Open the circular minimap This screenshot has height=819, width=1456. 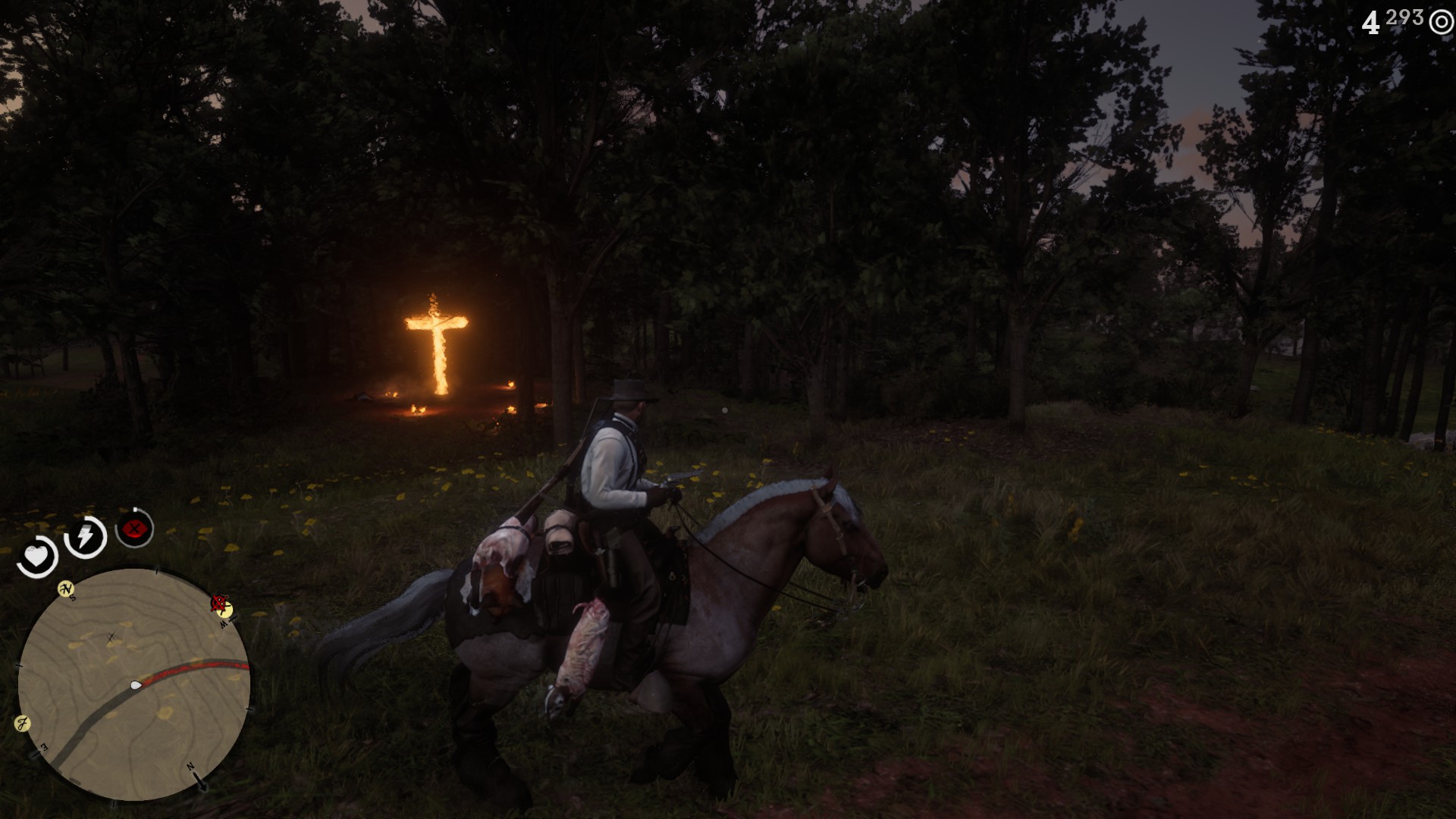coord(133,684)
